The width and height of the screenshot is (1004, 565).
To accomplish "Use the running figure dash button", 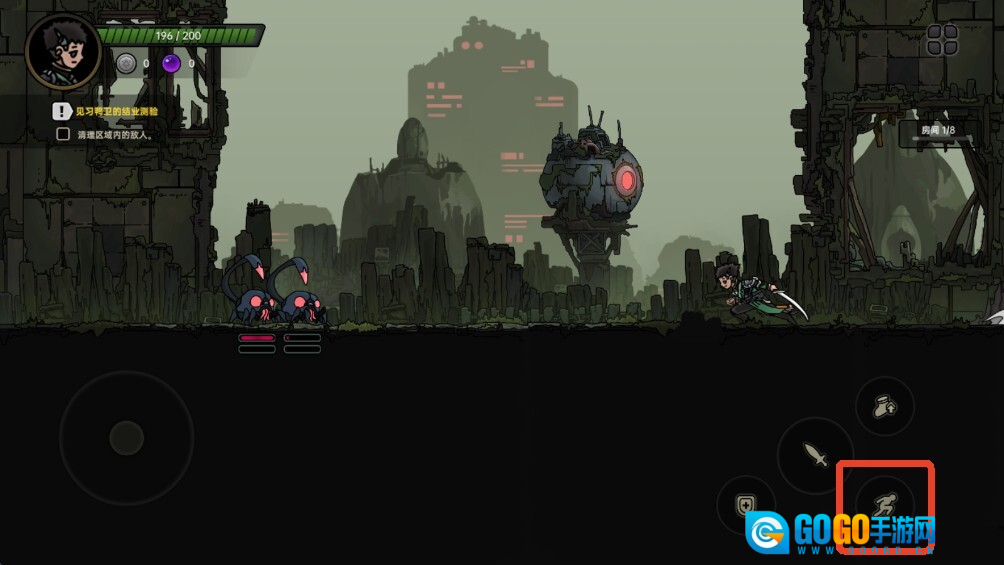I will pyautogui.click(x=884, y=505).
